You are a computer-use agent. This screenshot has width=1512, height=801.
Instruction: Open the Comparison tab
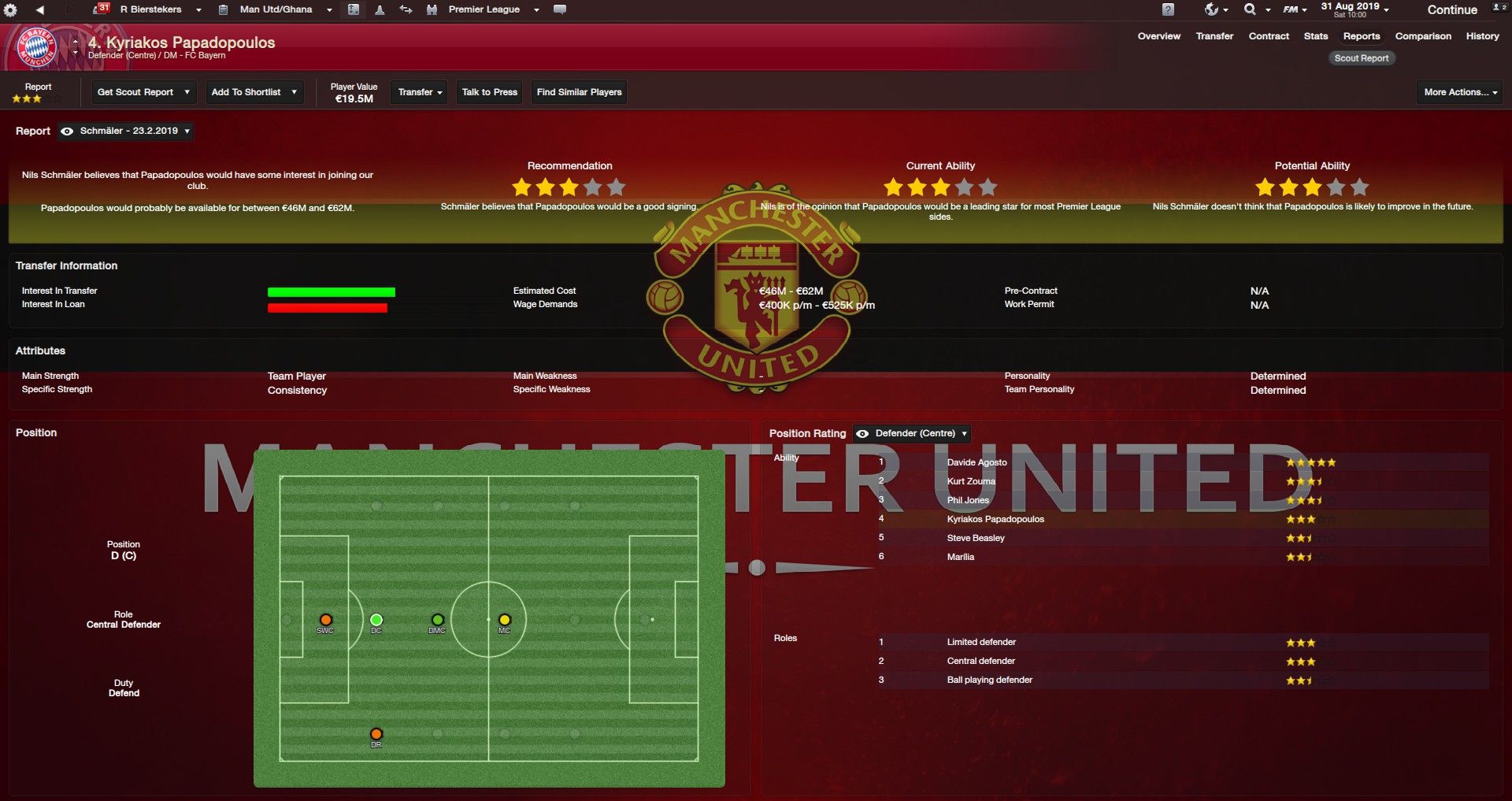(x=1423, y=36)
